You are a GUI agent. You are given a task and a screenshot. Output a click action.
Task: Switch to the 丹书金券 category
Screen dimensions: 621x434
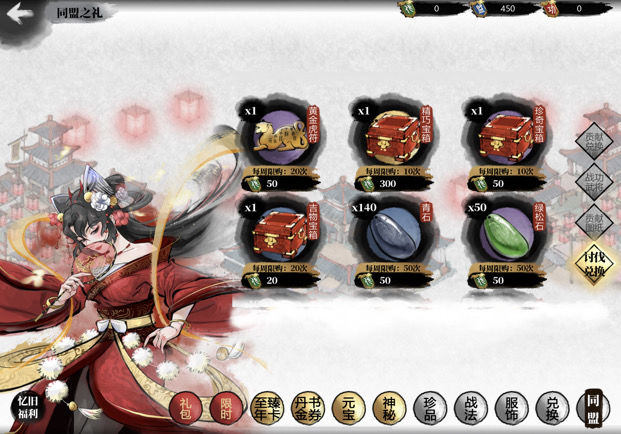(x=307, y=407)
